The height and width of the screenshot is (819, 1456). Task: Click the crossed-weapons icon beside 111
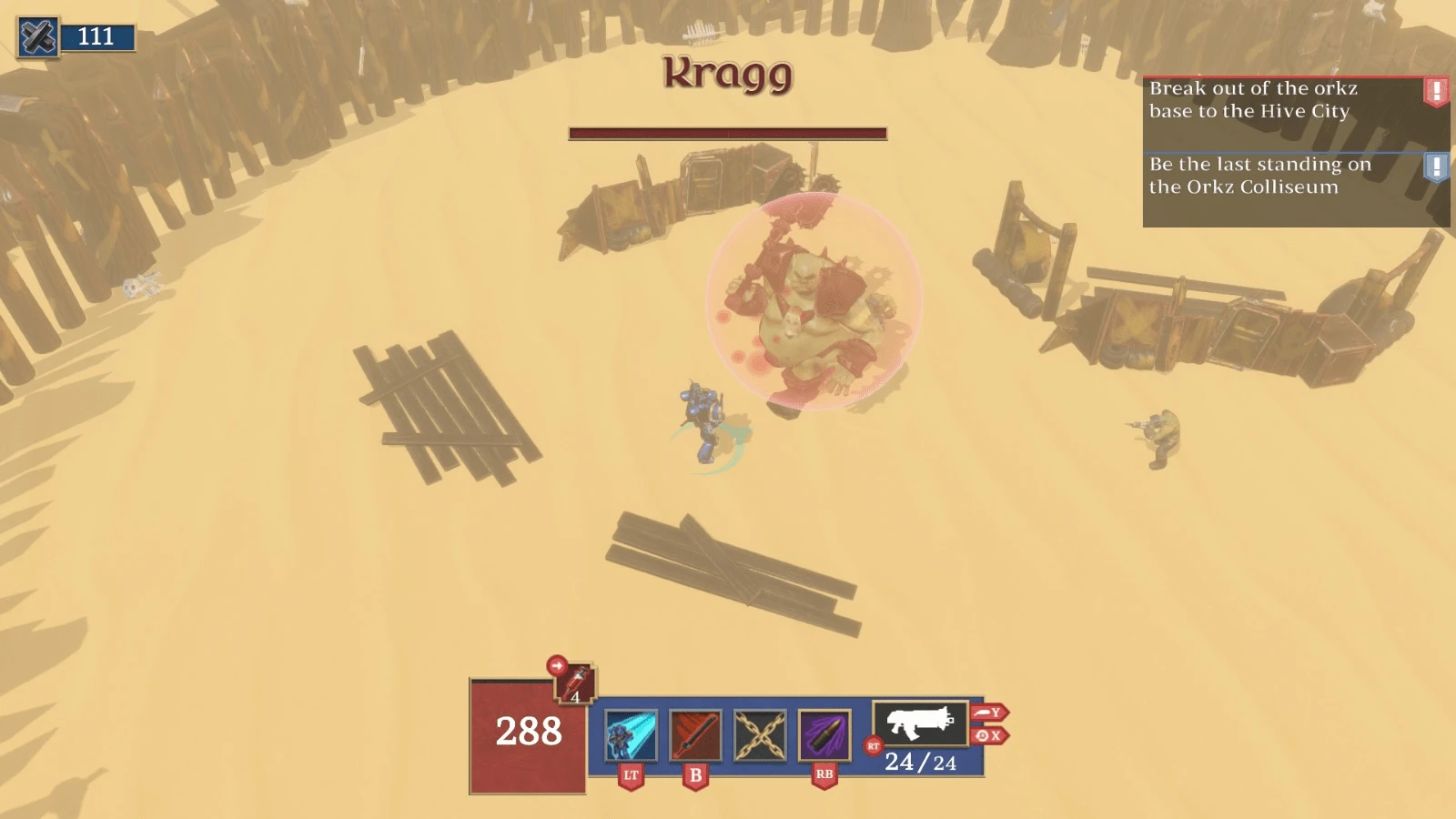(x=38, y=37)
